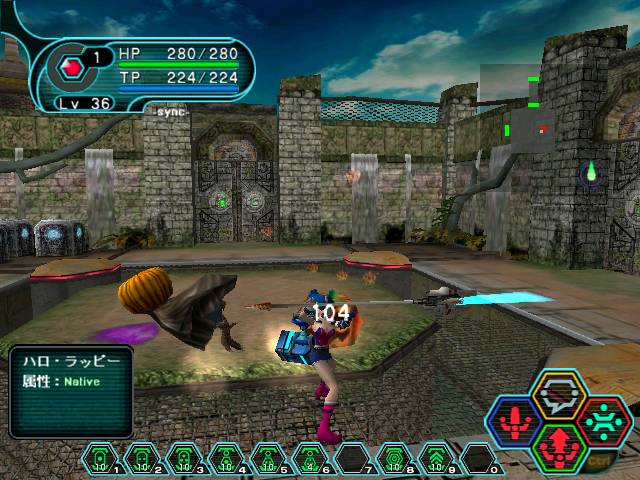Activate the concentric hexagon icon in slot 8
640x480 pixels.
coord(393,459)
